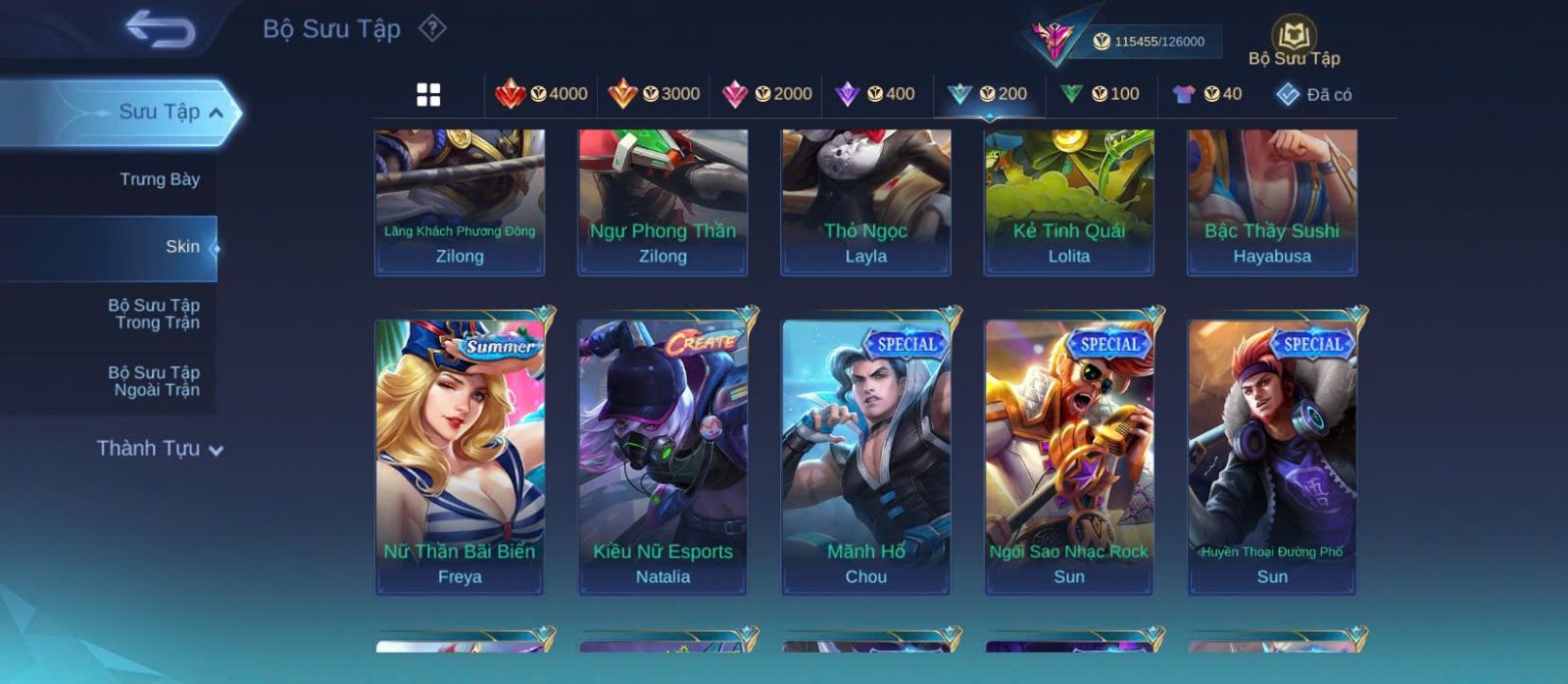Viewport: 1568px width, 684px height.
Task: Choose the 100 point tier filter
Action: (x=1101, y=94)
